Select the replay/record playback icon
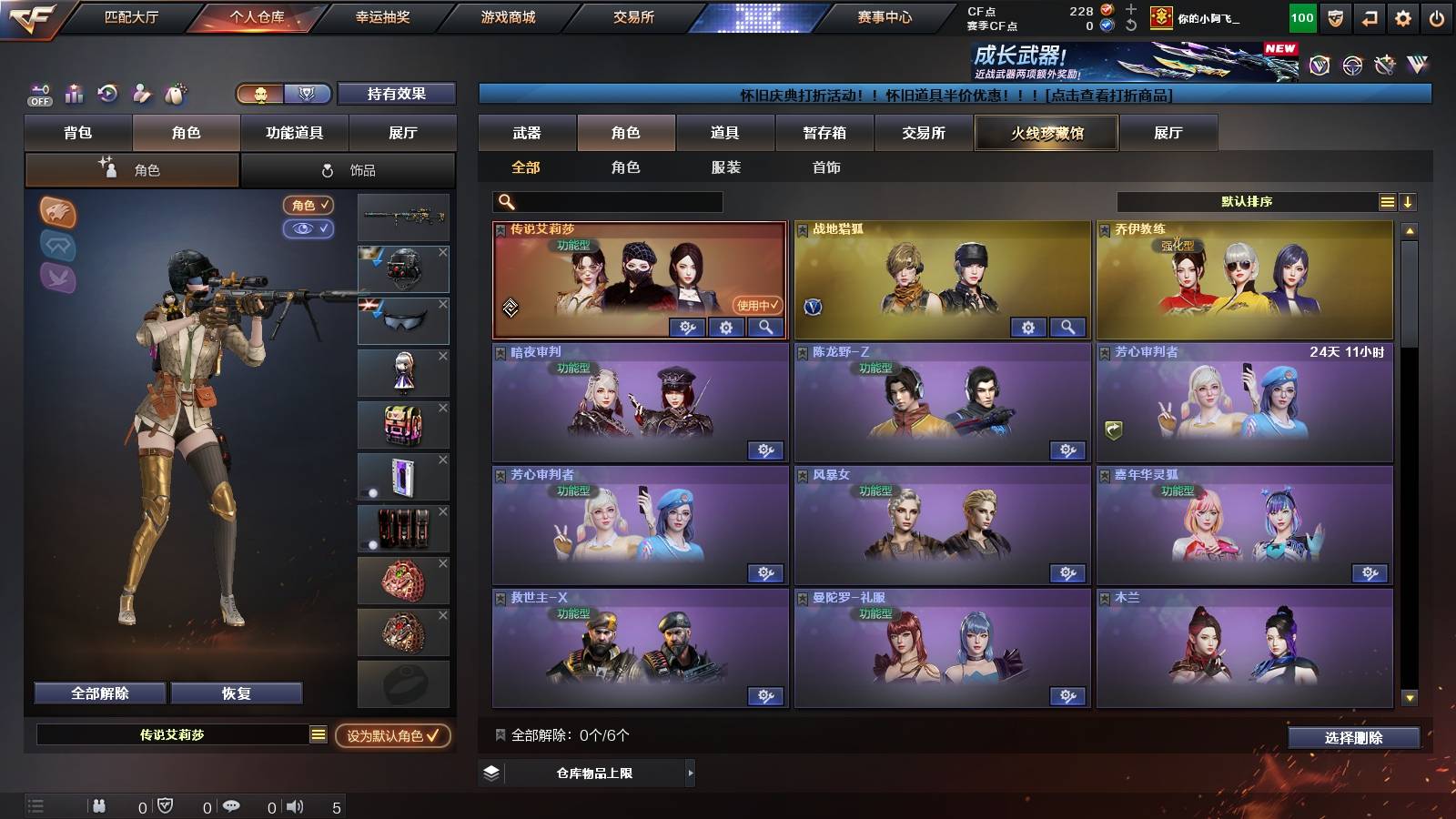 [x=108, y=94]
